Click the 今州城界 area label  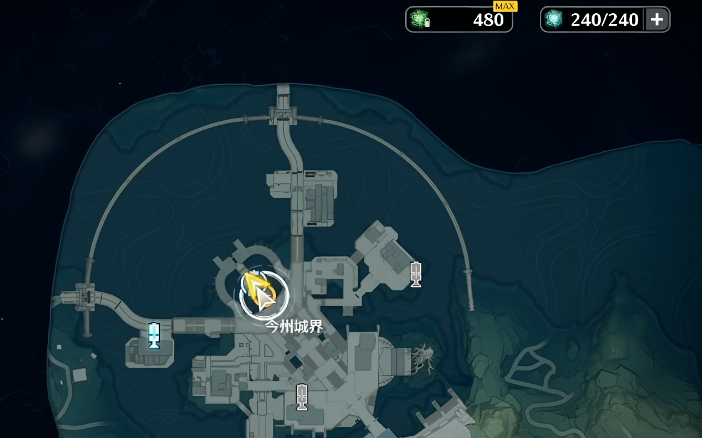point(294,325)
